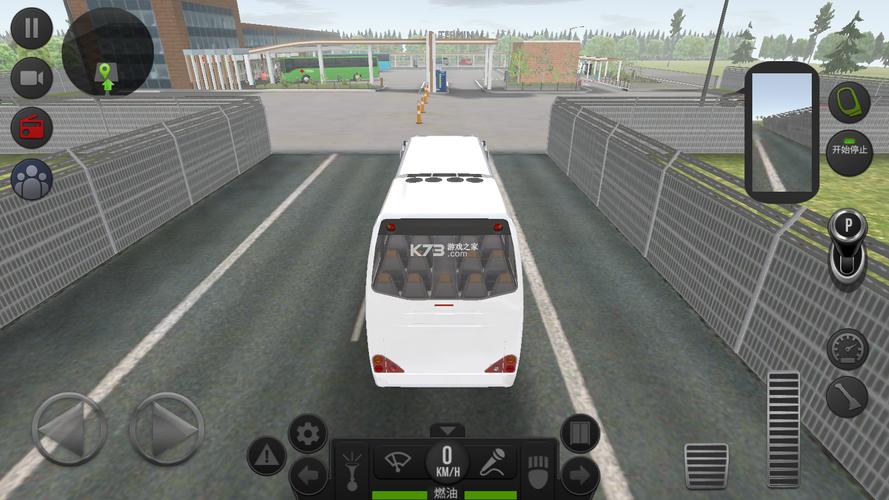Turn on the windshield wipers

(400, 462)
